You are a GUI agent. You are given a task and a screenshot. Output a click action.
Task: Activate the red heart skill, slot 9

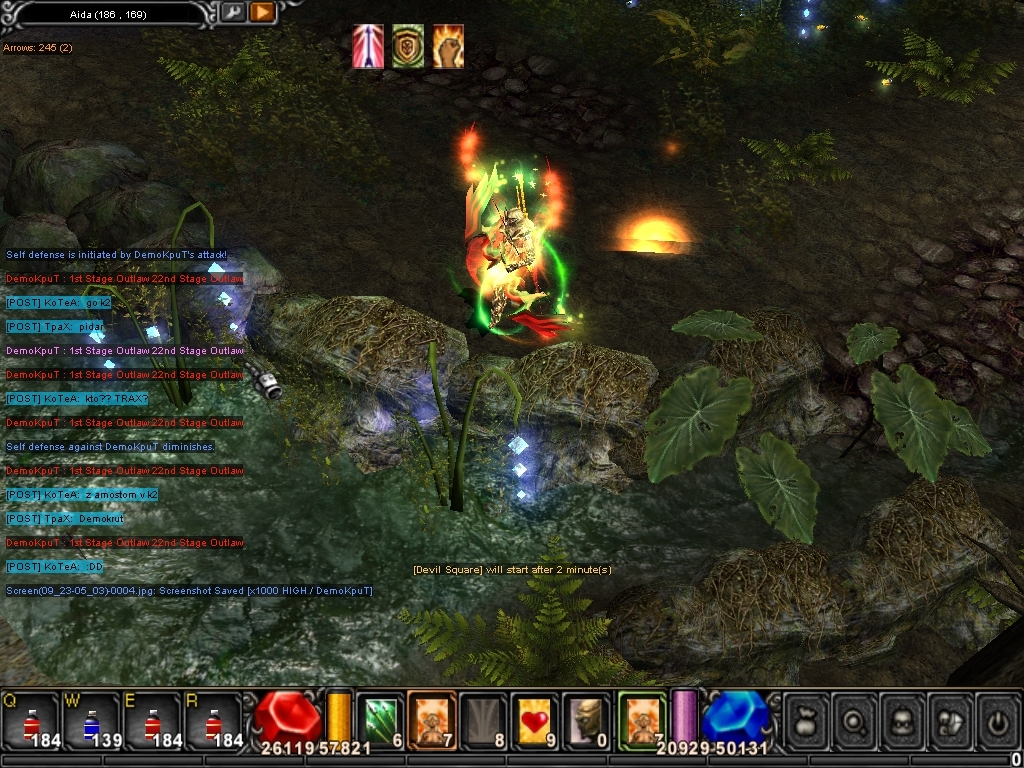(535, 720)
